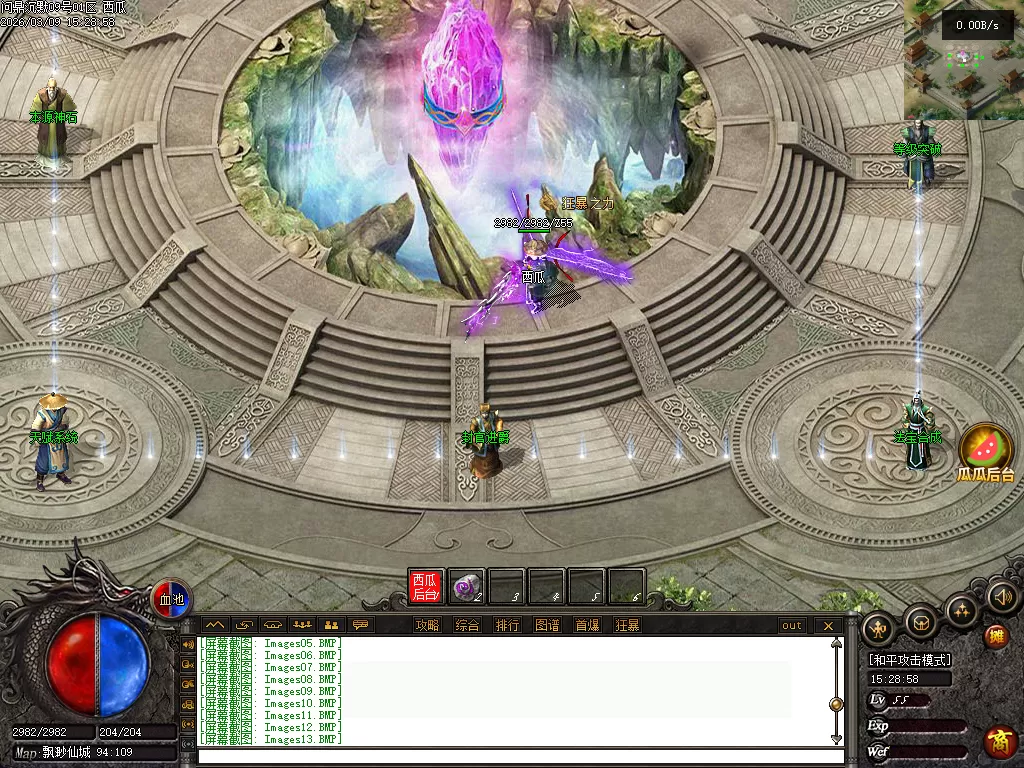Open the bag chest icon
This screenshot has width=1024, height=768.
click(920, 620)
